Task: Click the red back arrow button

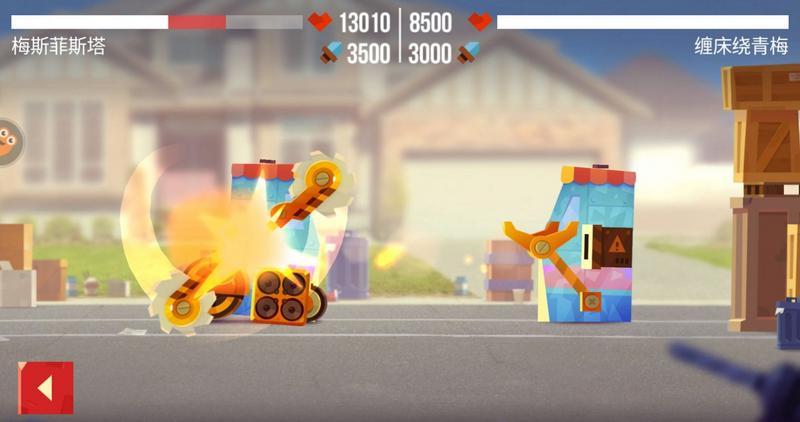Action: [x=45, y=388]
